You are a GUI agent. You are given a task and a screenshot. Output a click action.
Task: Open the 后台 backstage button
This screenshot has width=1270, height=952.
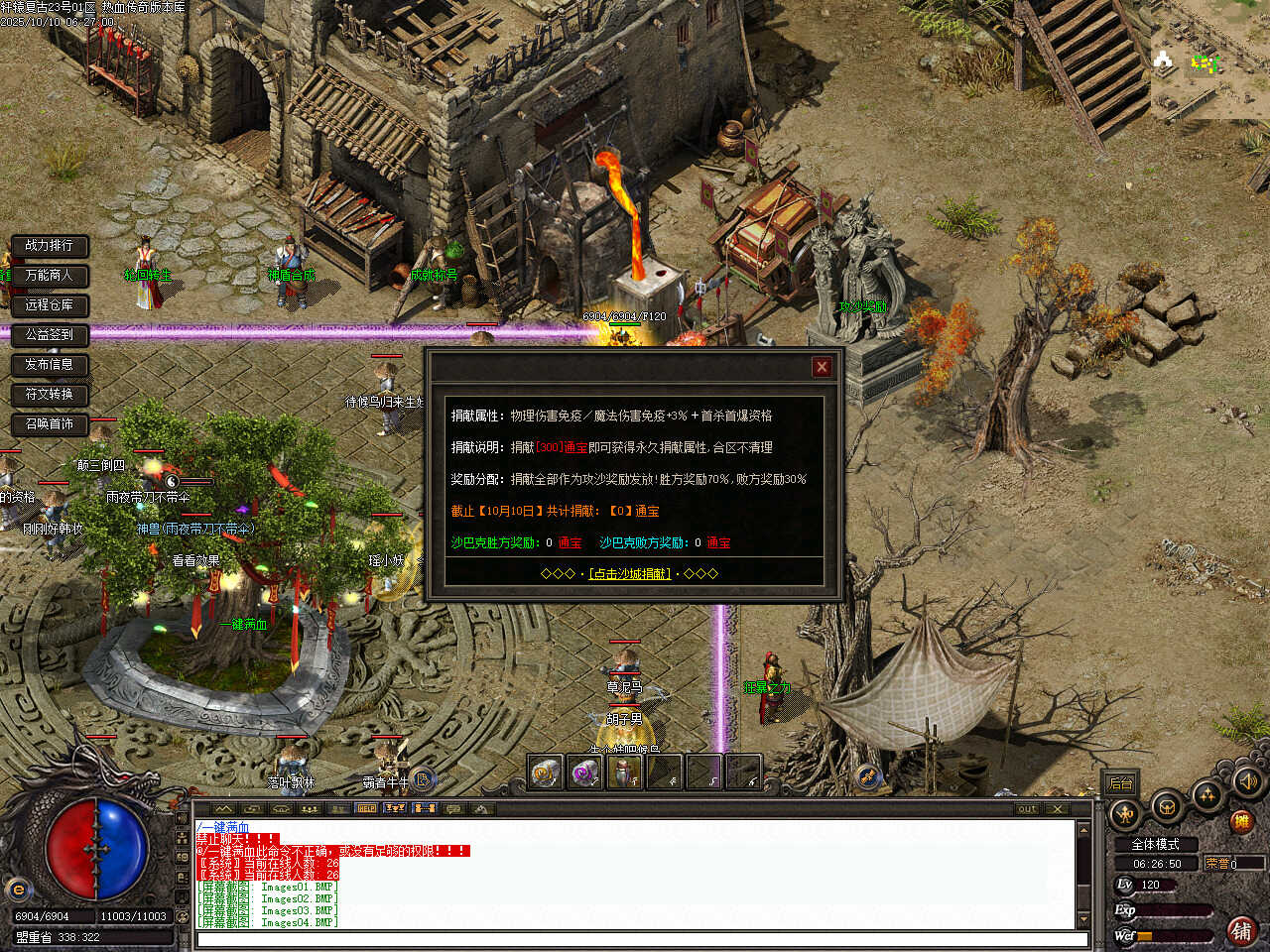(1120, 783)
